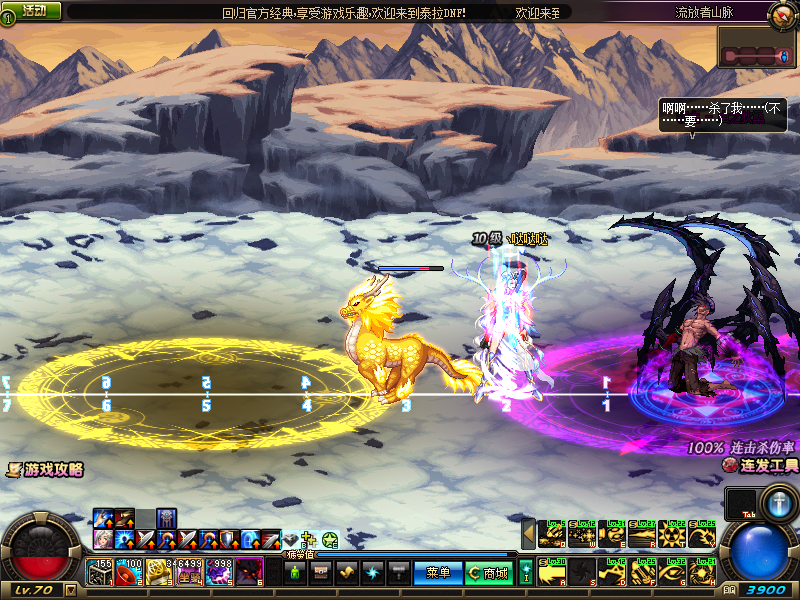Use the cube item with 155 count
This screenshot has height=600, width=800.
(100, 572)
